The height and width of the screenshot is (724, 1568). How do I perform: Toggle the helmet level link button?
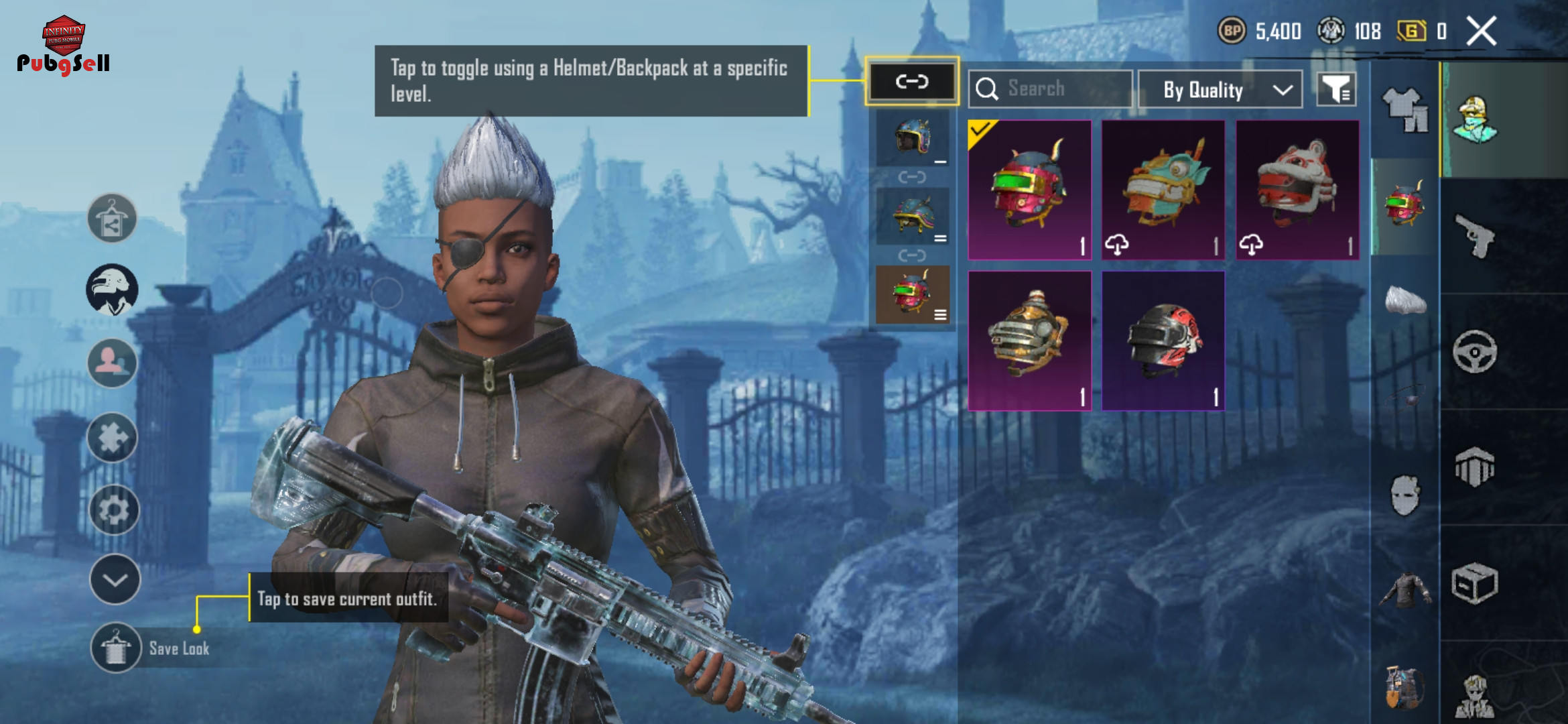tap(912, 82)
